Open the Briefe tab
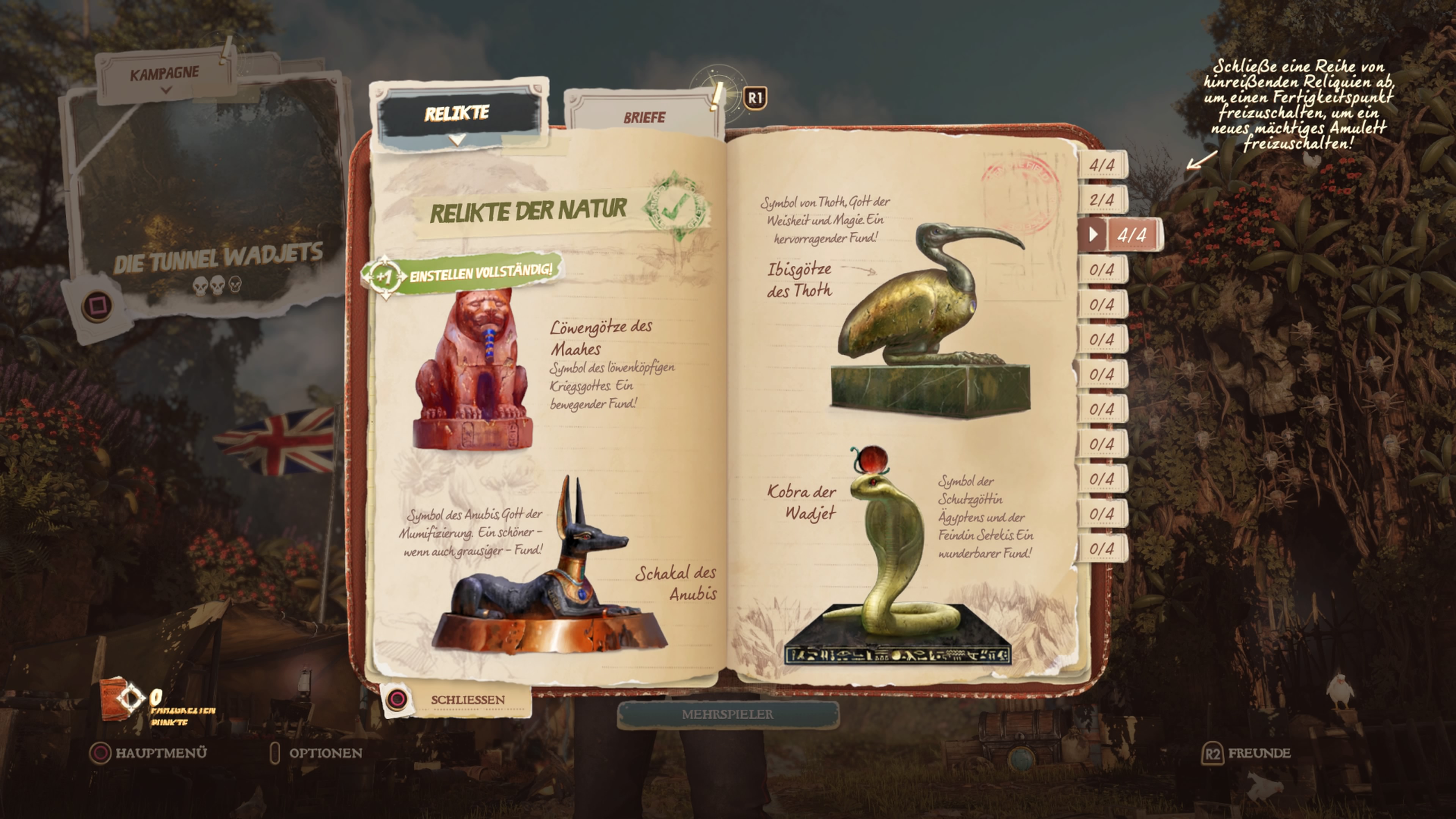 (x=644, y=118)
